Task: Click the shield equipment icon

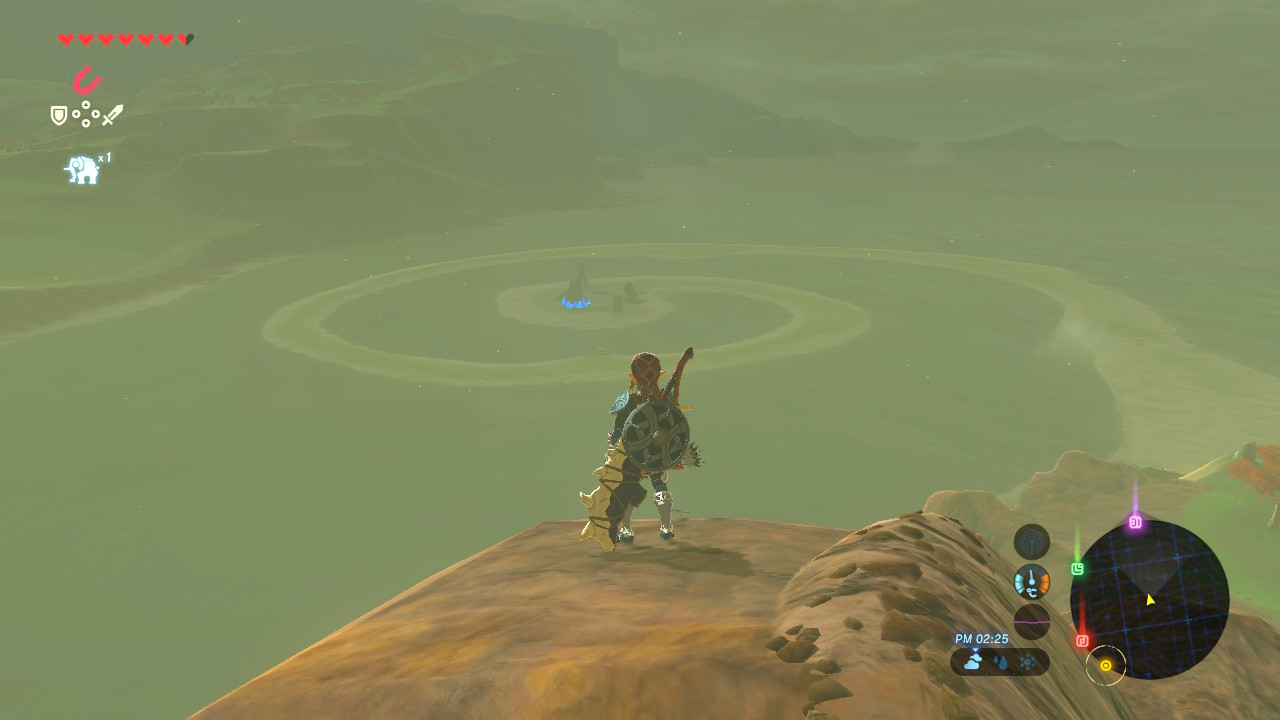Action: point(59,116)
